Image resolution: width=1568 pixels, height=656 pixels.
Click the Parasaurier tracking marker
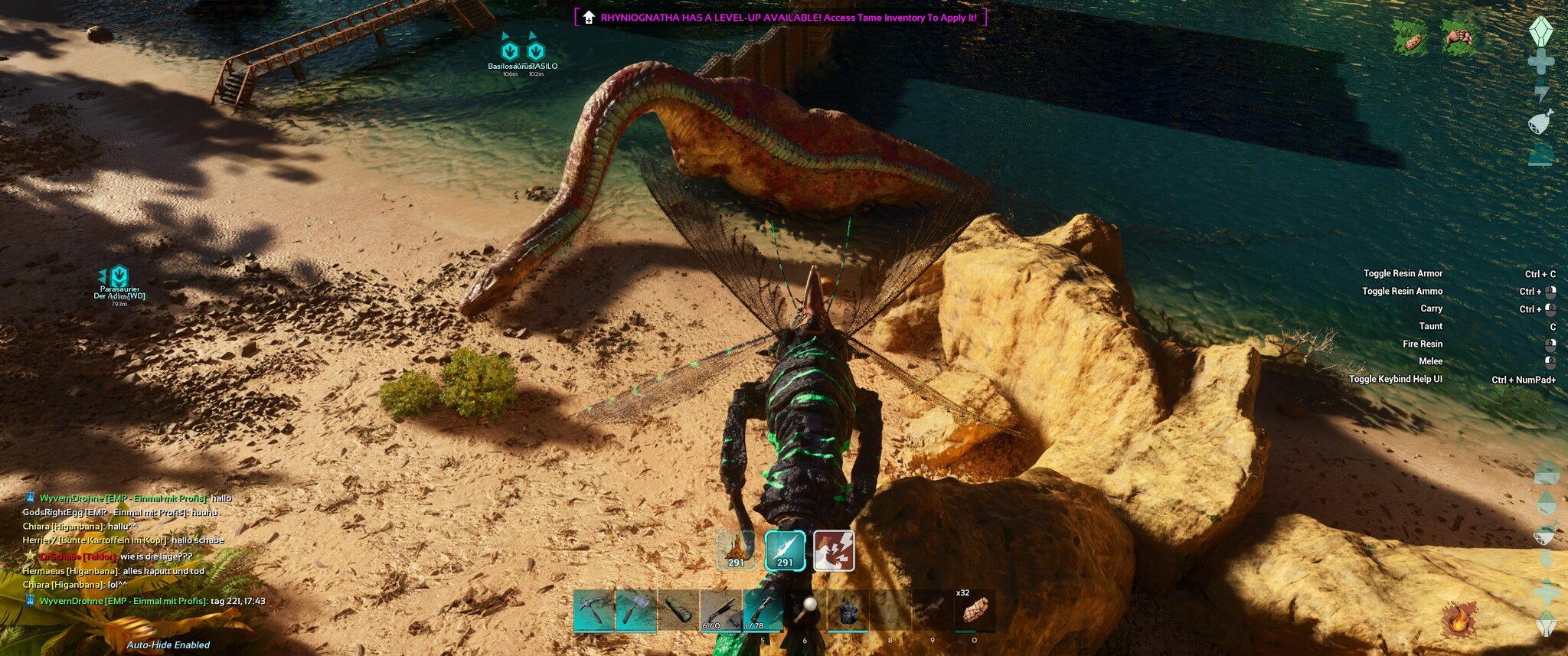coord(119,276)
